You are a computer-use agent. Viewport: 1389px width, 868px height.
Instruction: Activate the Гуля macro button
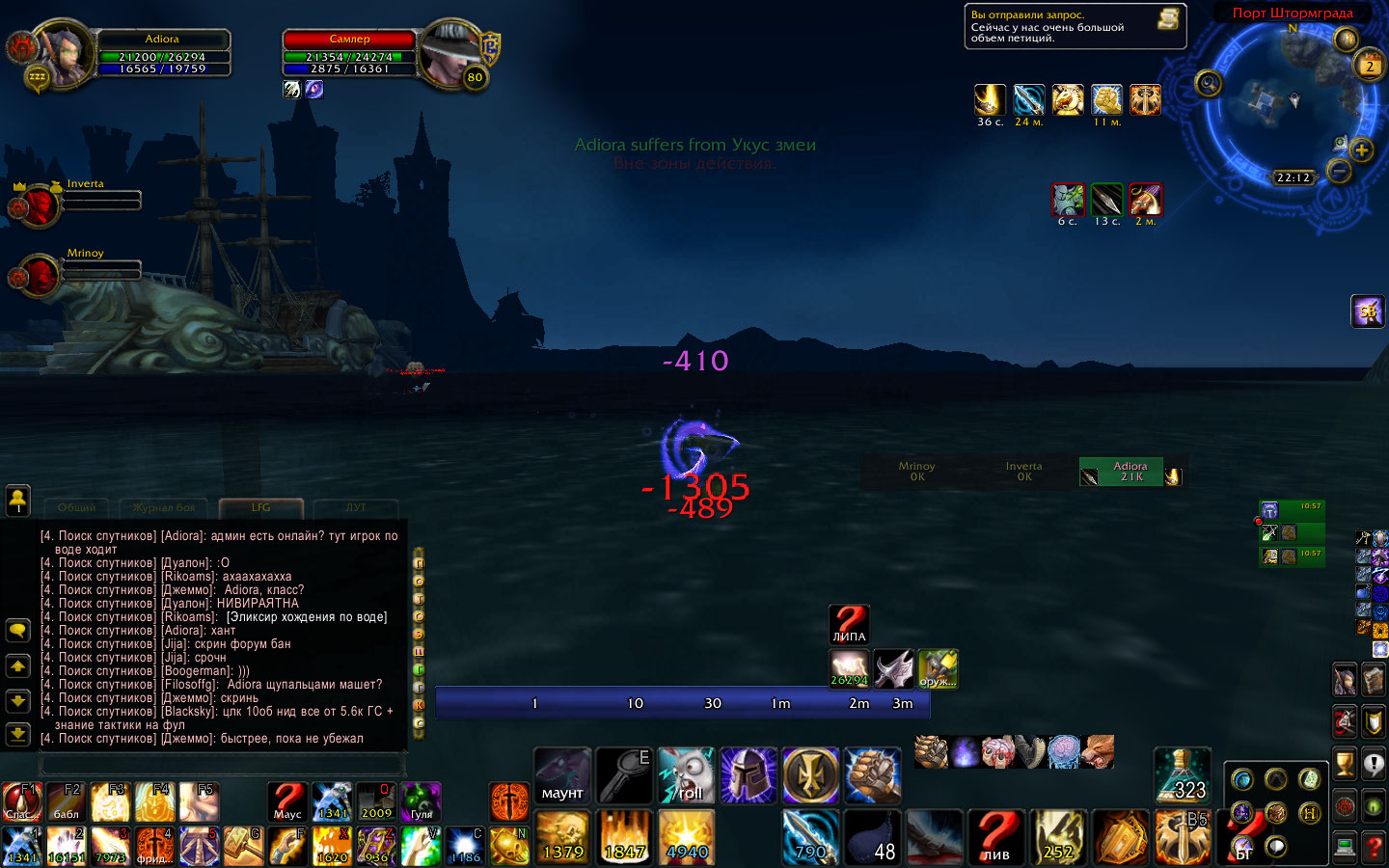[x=422, y=801]
